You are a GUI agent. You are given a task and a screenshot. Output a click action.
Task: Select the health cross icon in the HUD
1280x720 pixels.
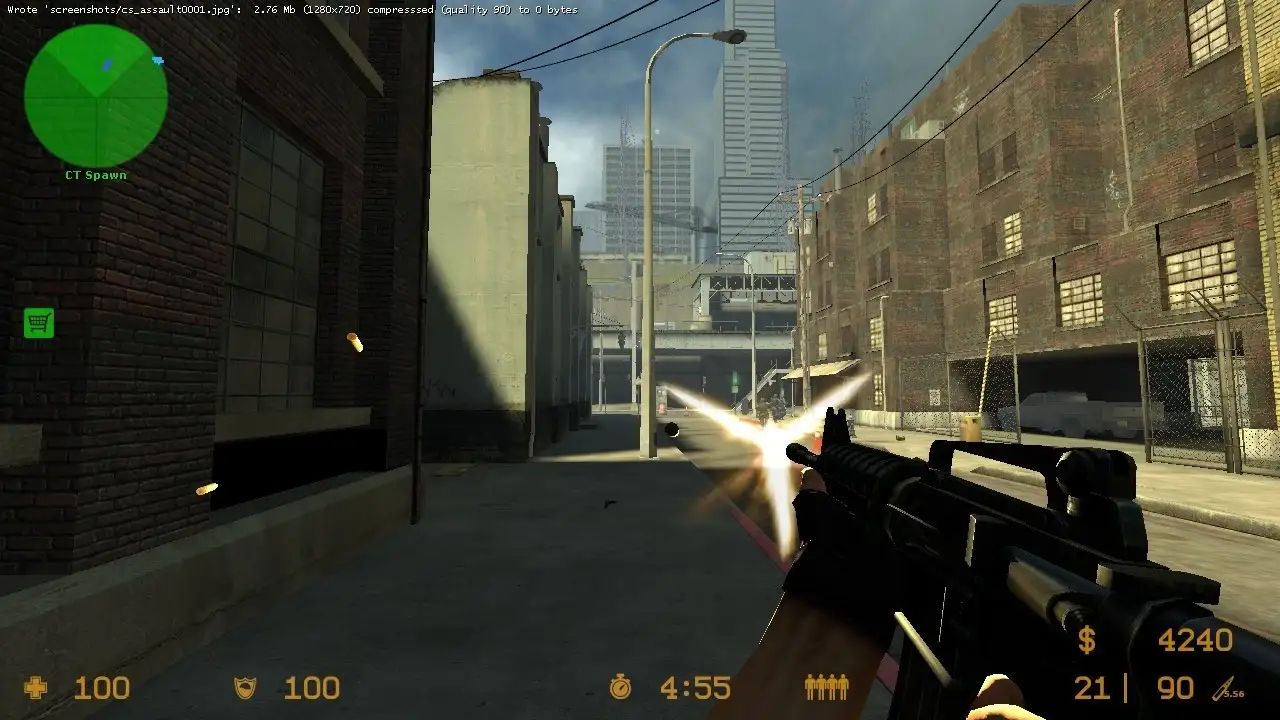click(35, 688)
